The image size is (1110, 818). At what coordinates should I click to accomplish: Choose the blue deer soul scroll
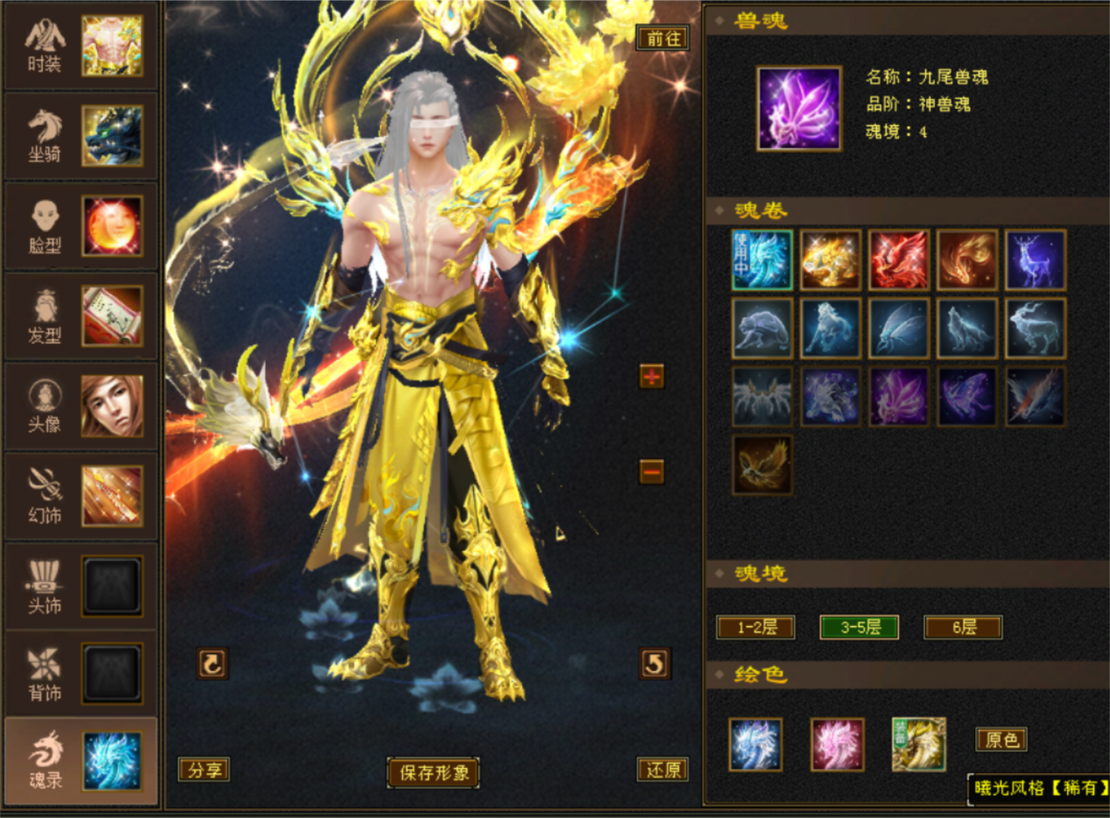pos(1036,259)
